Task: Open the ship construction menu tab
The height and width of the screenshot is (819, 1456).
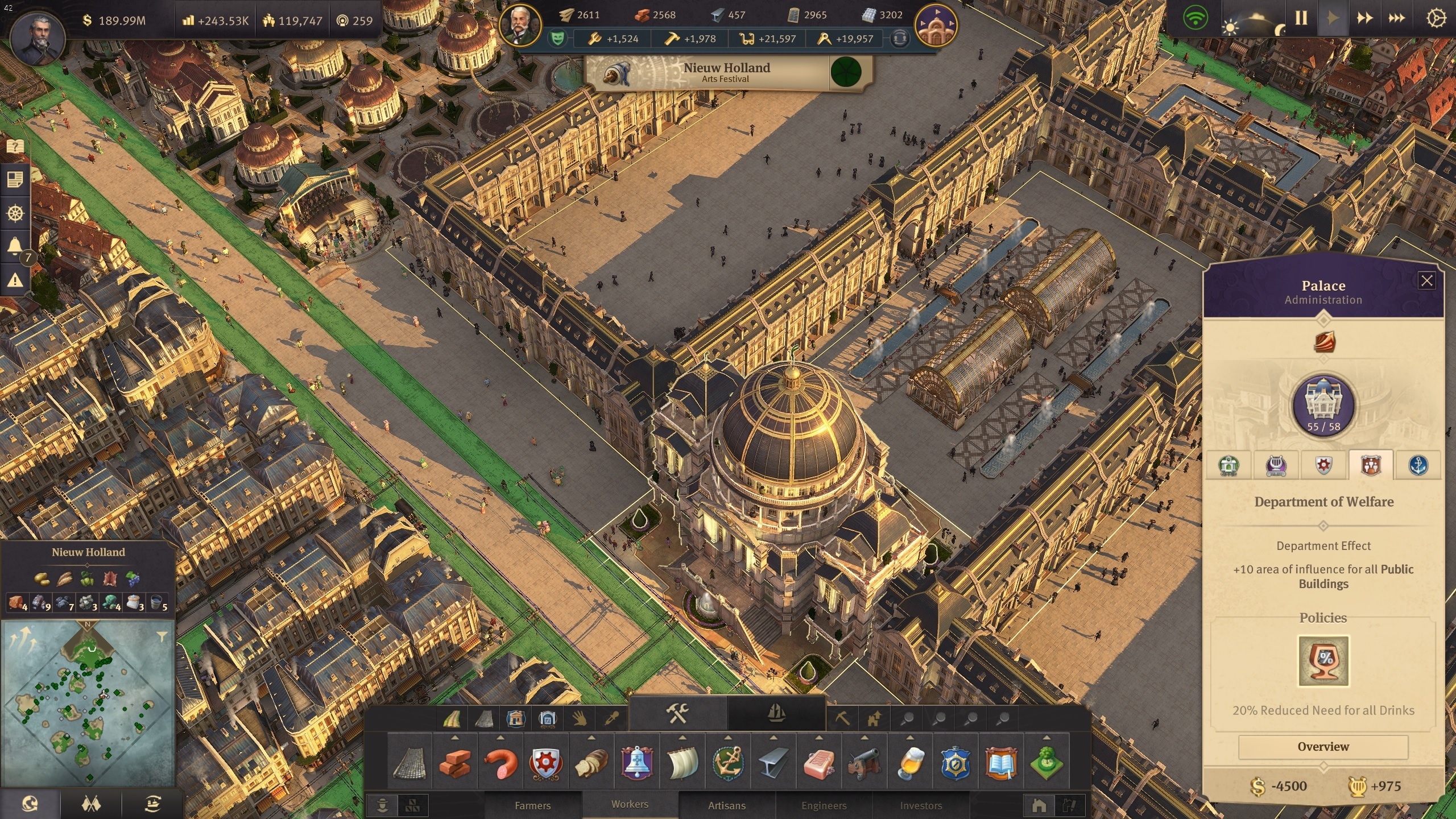Action: [x=776, y=713]
